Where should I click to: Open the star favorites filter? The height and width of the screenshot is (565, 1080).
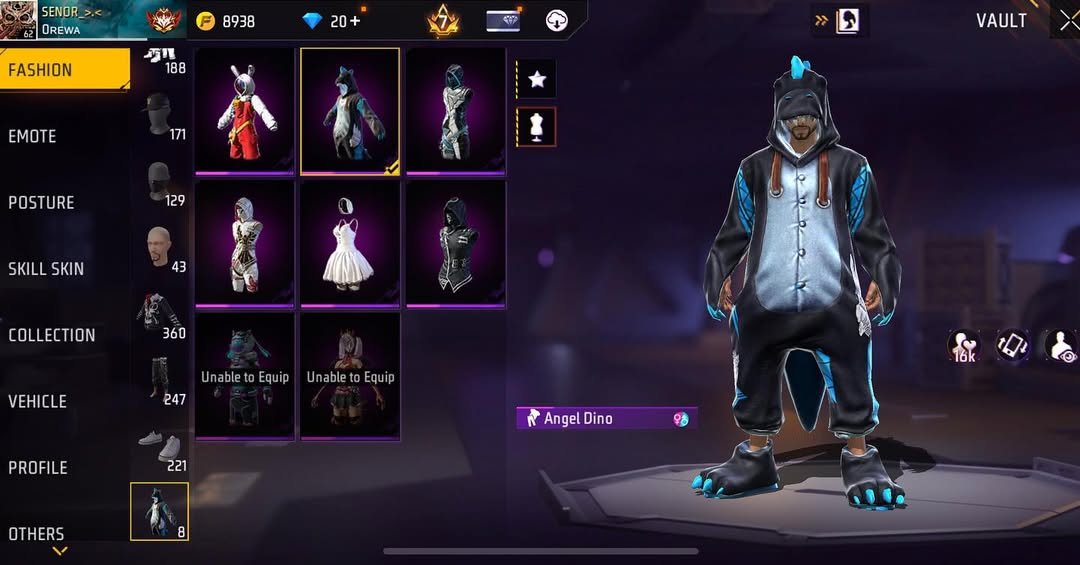[536, 79]
